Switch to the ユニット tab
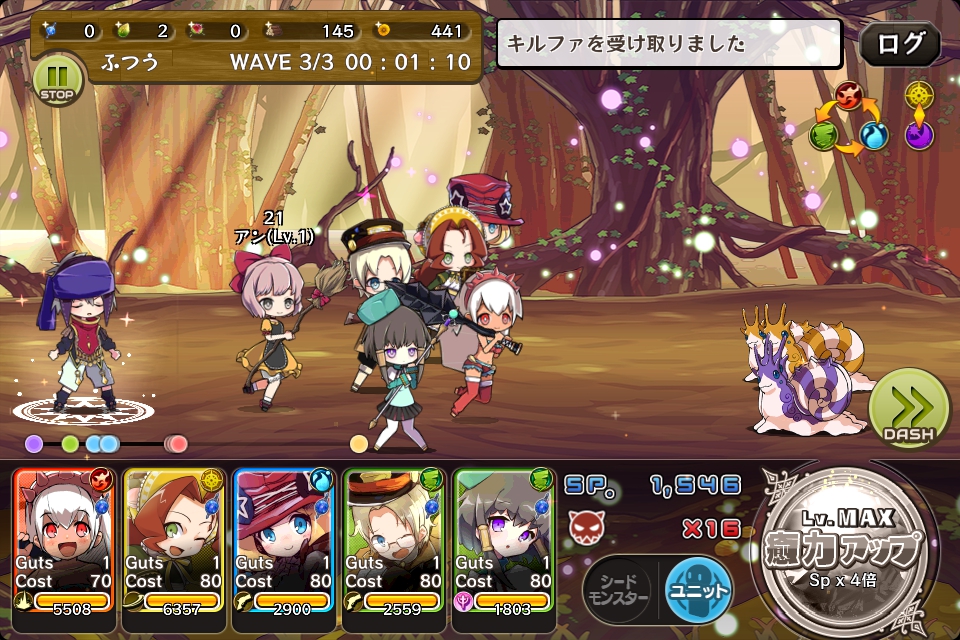This screenshot has height=640, width=960. (698, 590)
